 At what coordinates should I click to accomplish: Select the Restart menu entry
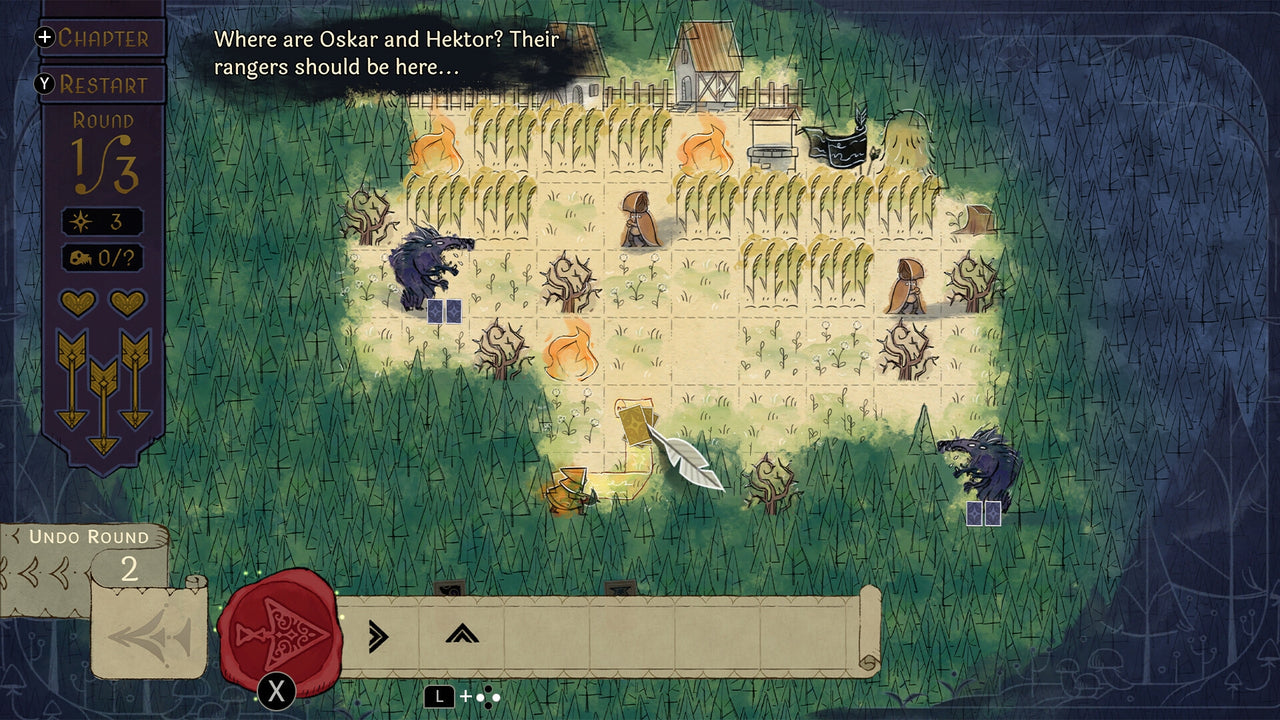105,85
